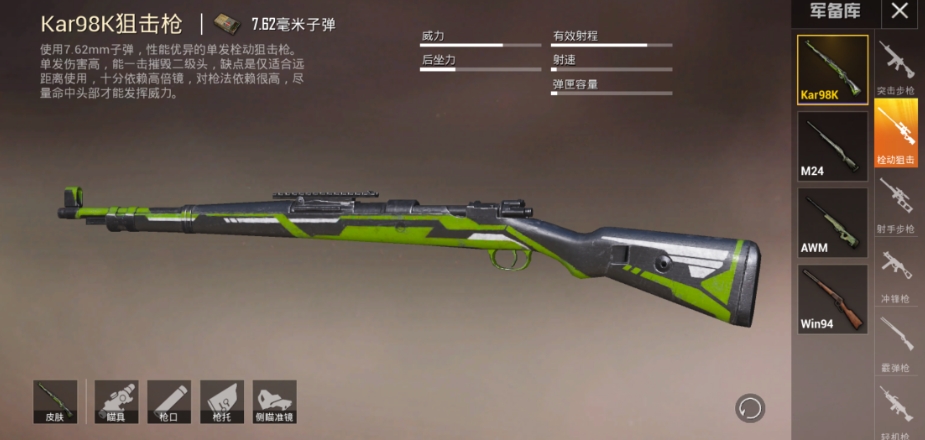
Task: Open the 栓动狙击 bolt-action sniper category
Action: tap(896, 134)
